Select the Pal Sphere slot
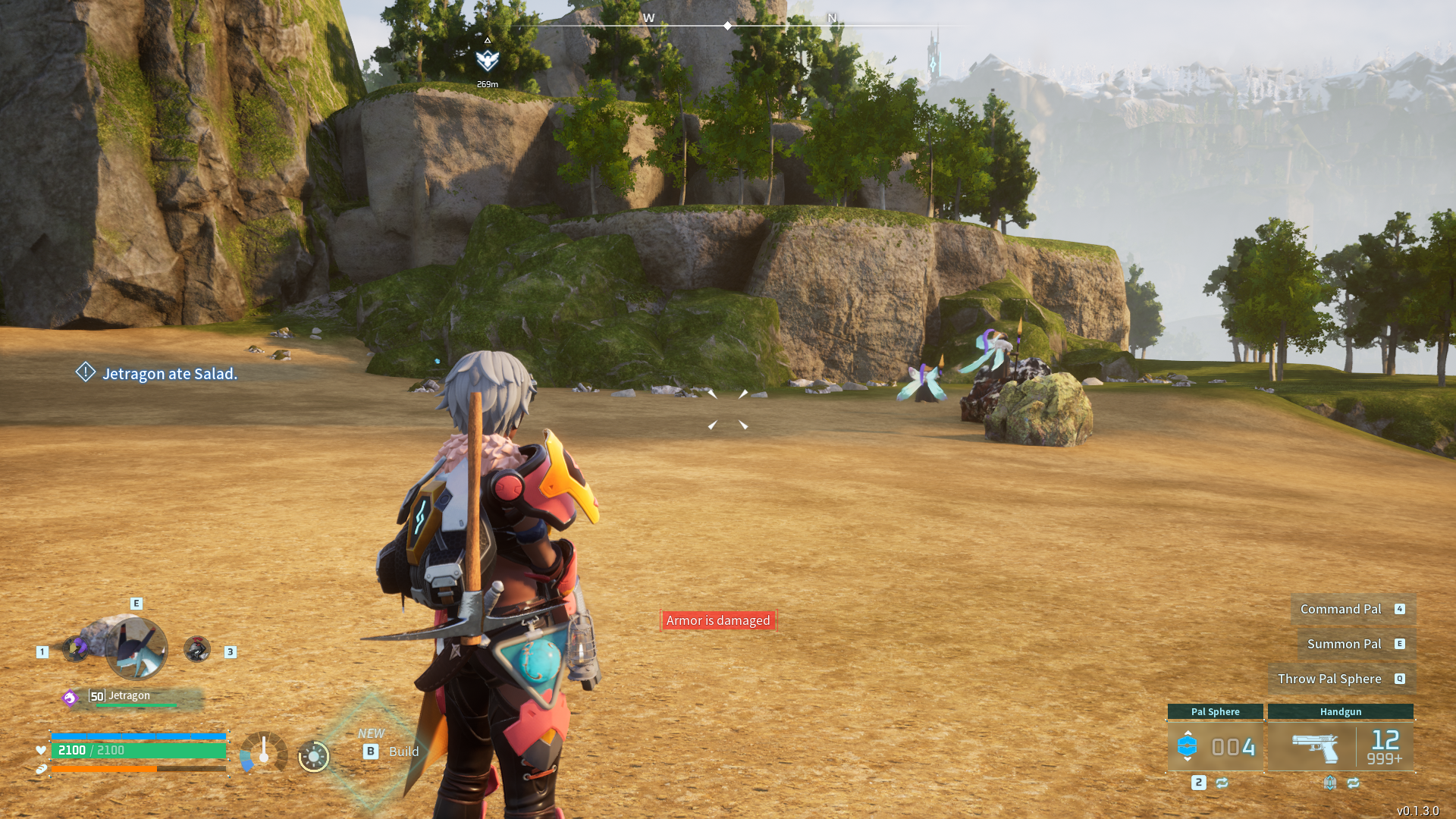Screen dimensions: 1456x819 pos(1215,746)
